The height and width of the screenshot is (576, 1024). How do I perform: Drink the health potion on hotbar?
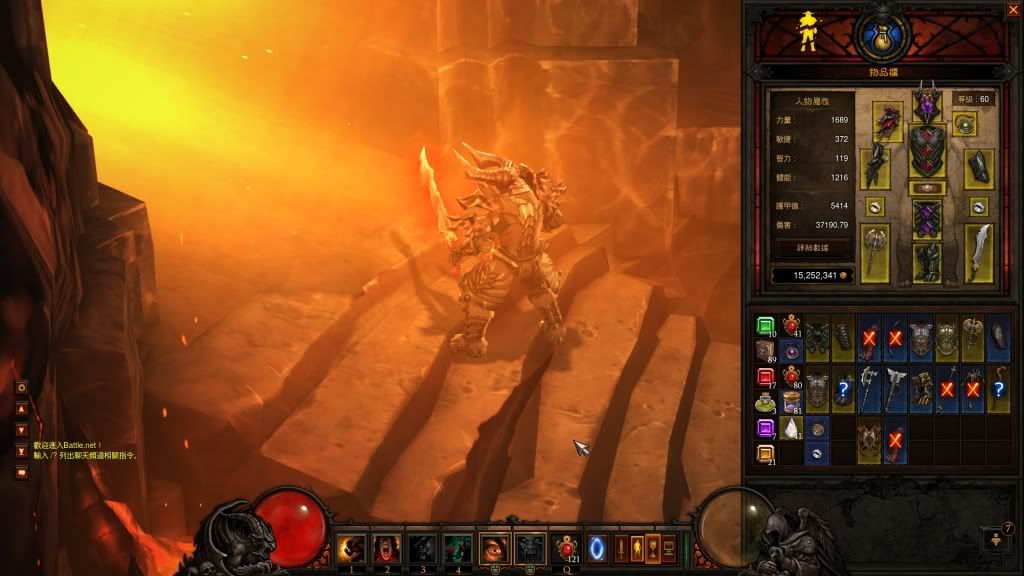tap(566, 547)
